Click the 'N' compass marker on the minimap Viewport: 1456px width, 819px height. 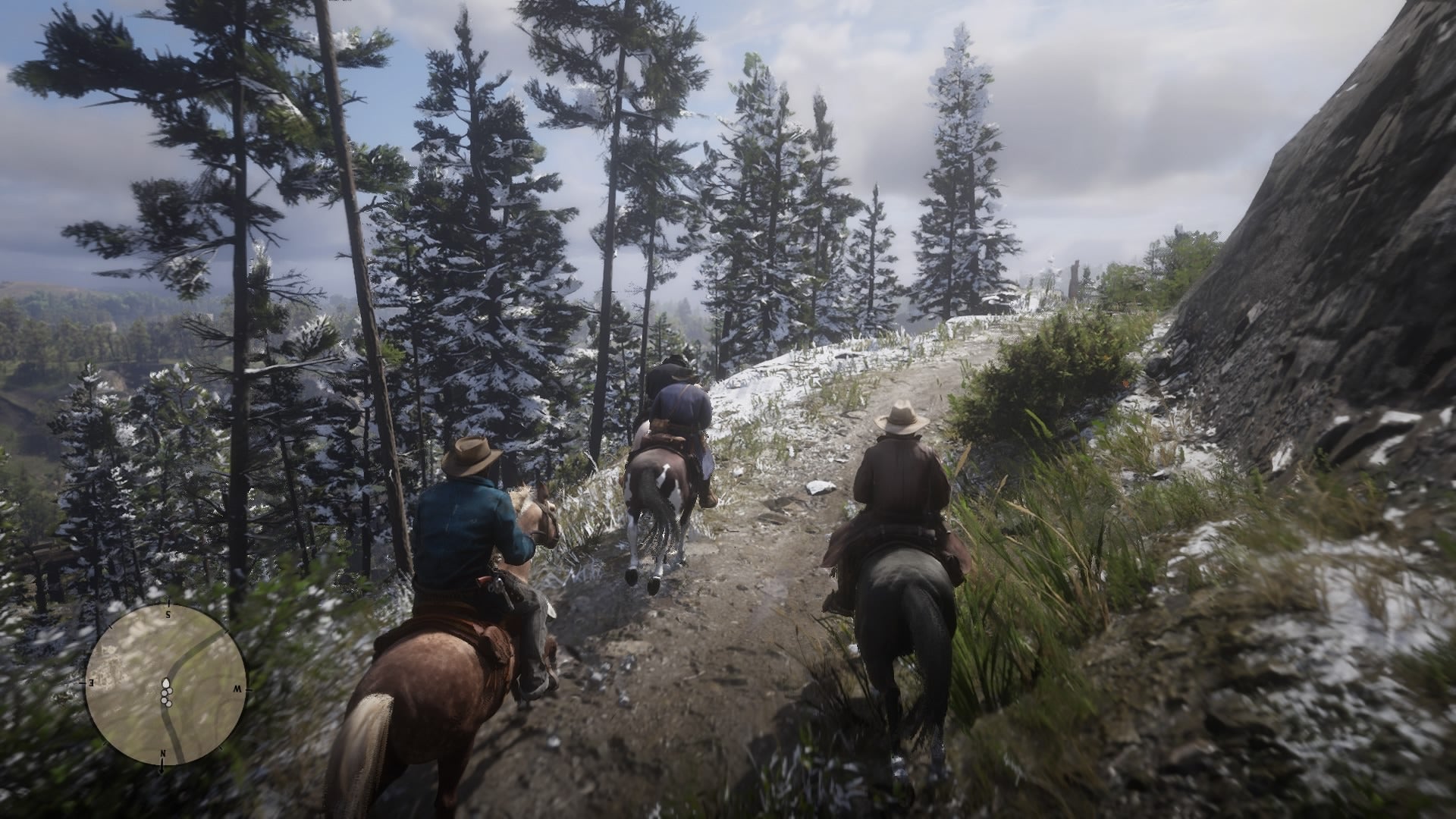(x=163, y=753)
